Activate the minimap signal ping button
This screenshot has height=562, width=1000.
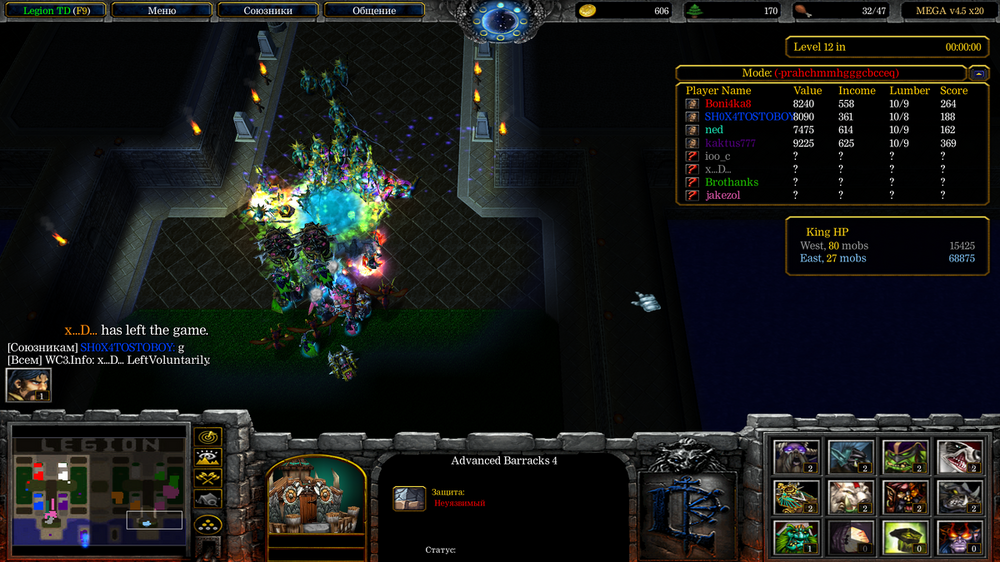pyautogui.click(x=208, y=437)
